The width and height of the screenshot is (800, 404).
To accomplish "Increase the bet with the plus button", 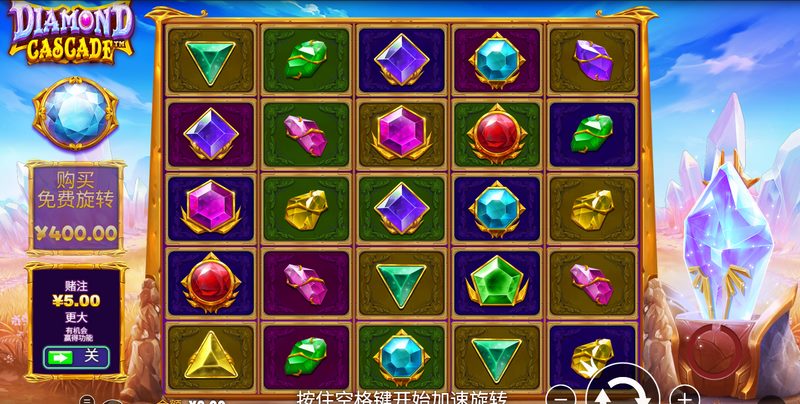I will 683,394.
